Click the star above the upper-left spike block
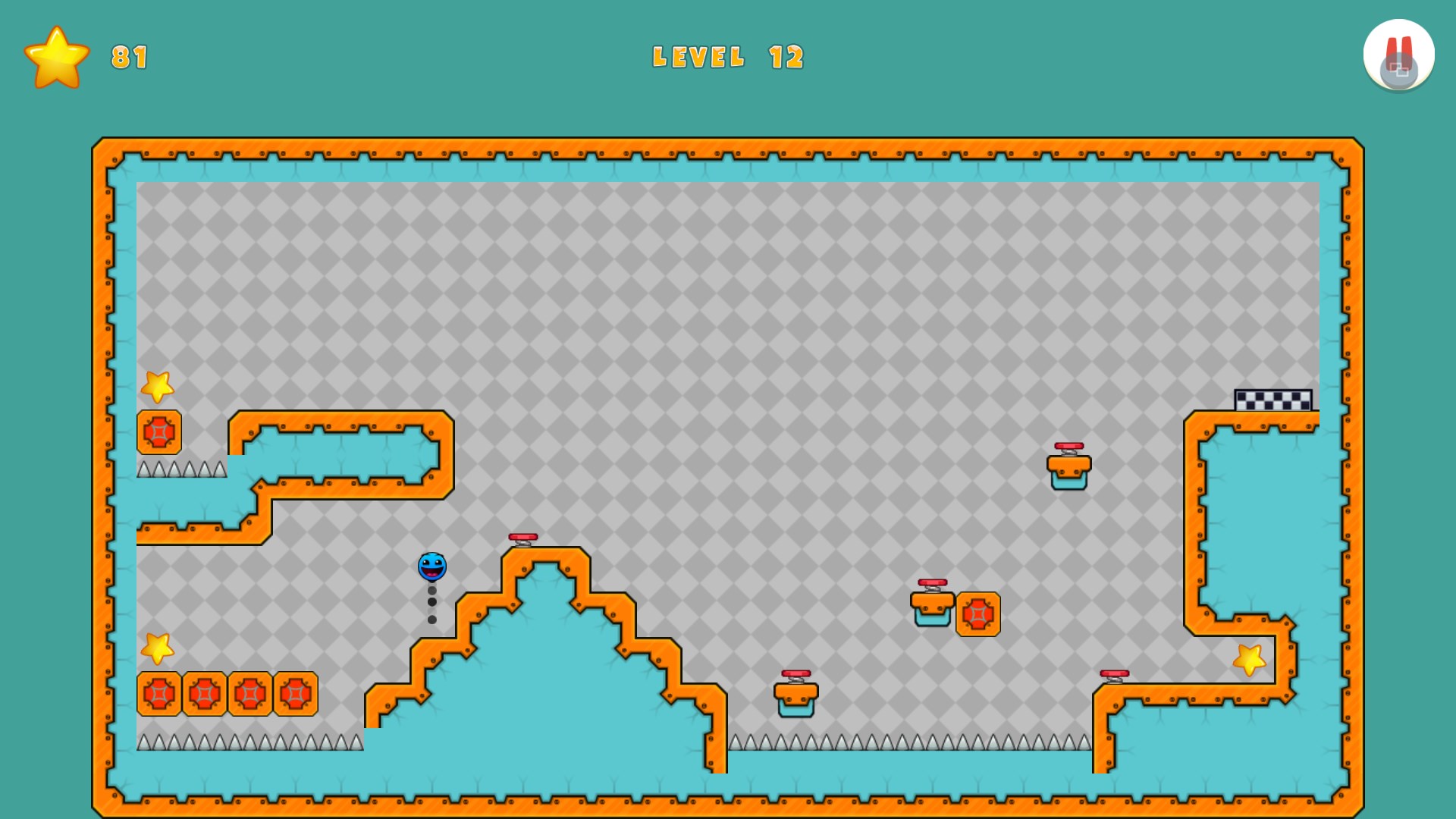The width and height of the screenshot is (1456, 819). coord(157,387)
